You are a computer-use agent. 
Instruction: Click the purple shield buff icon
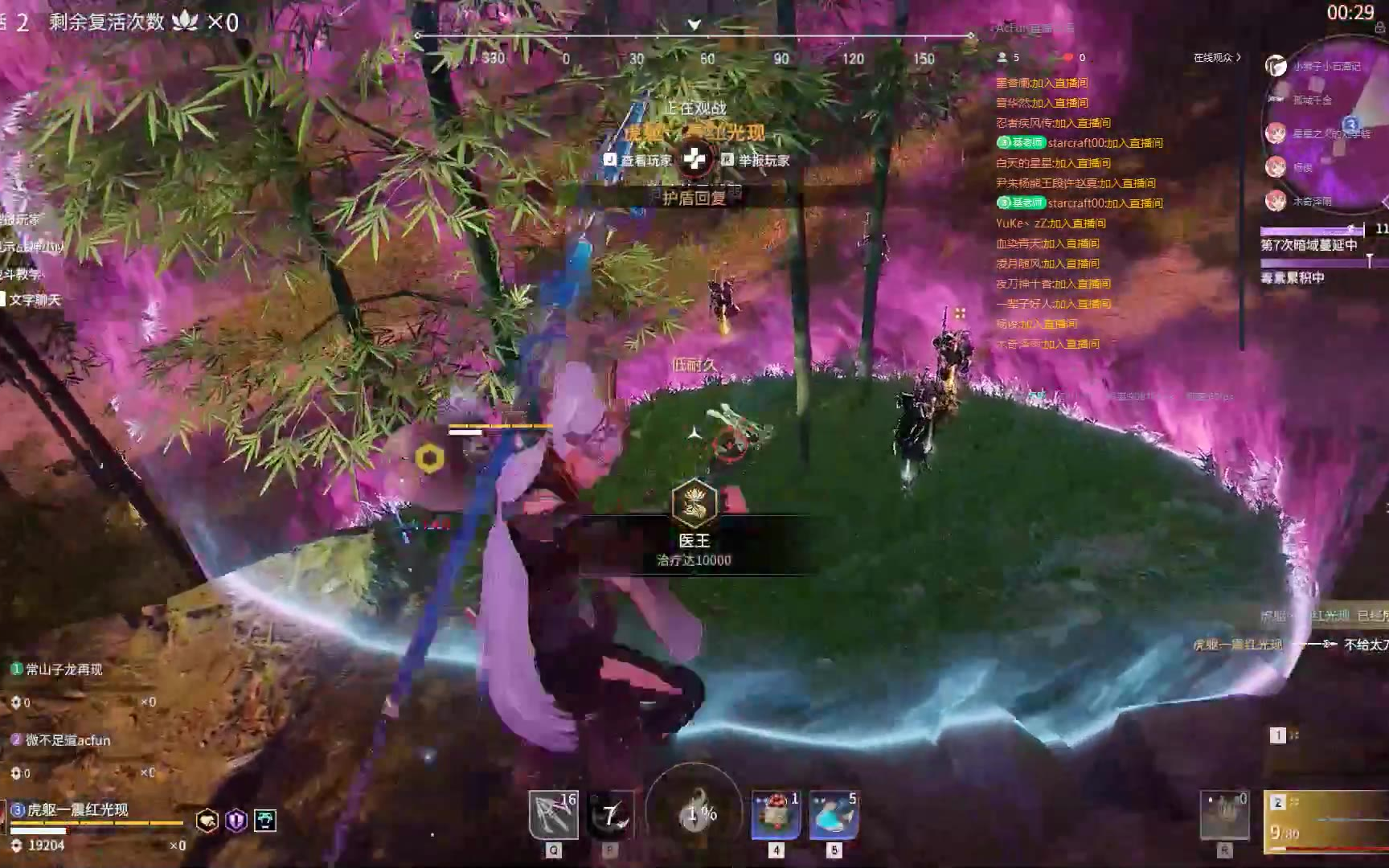pos(236,821)
